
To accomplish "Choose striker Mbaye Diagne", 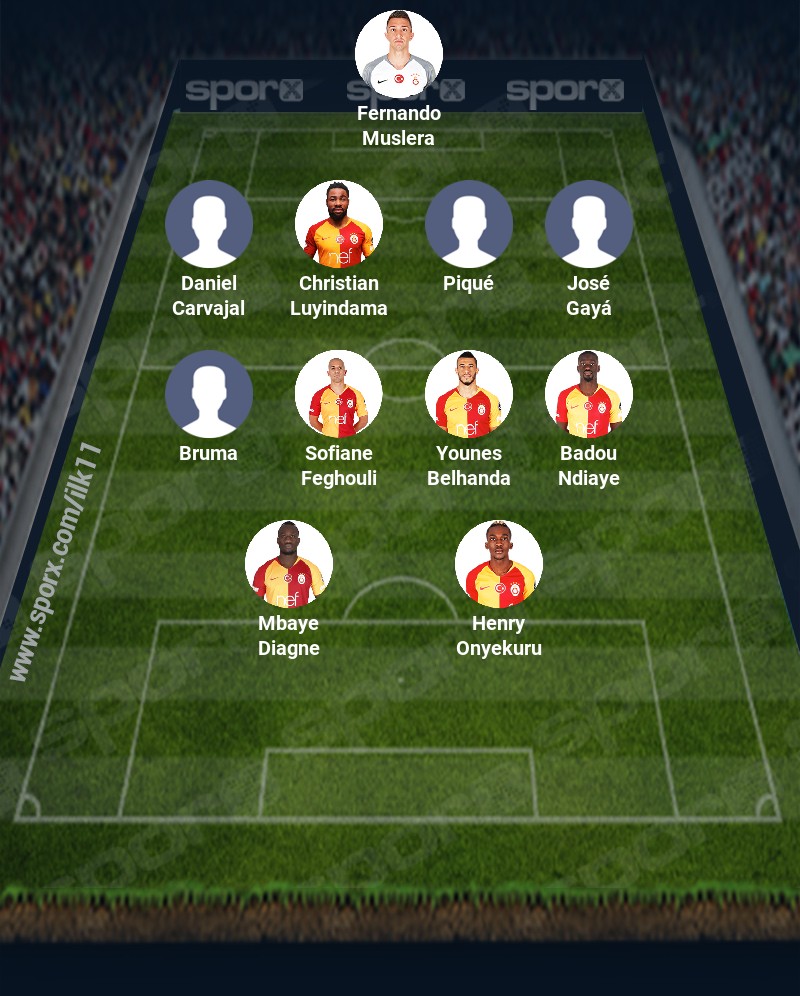I will point(289,564).
